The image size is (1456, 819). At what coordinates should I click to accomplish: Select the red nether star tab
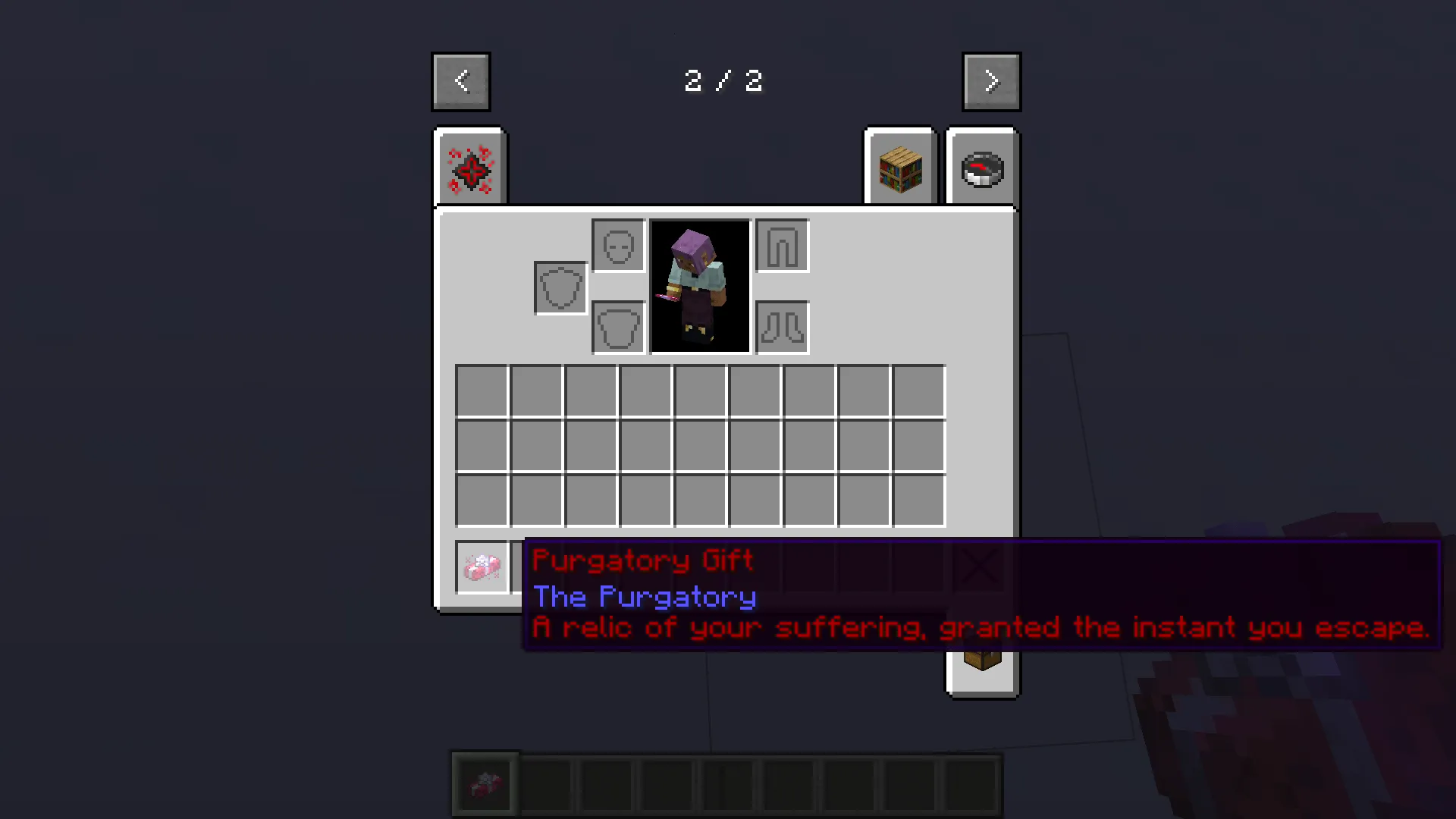coord(469,167)
